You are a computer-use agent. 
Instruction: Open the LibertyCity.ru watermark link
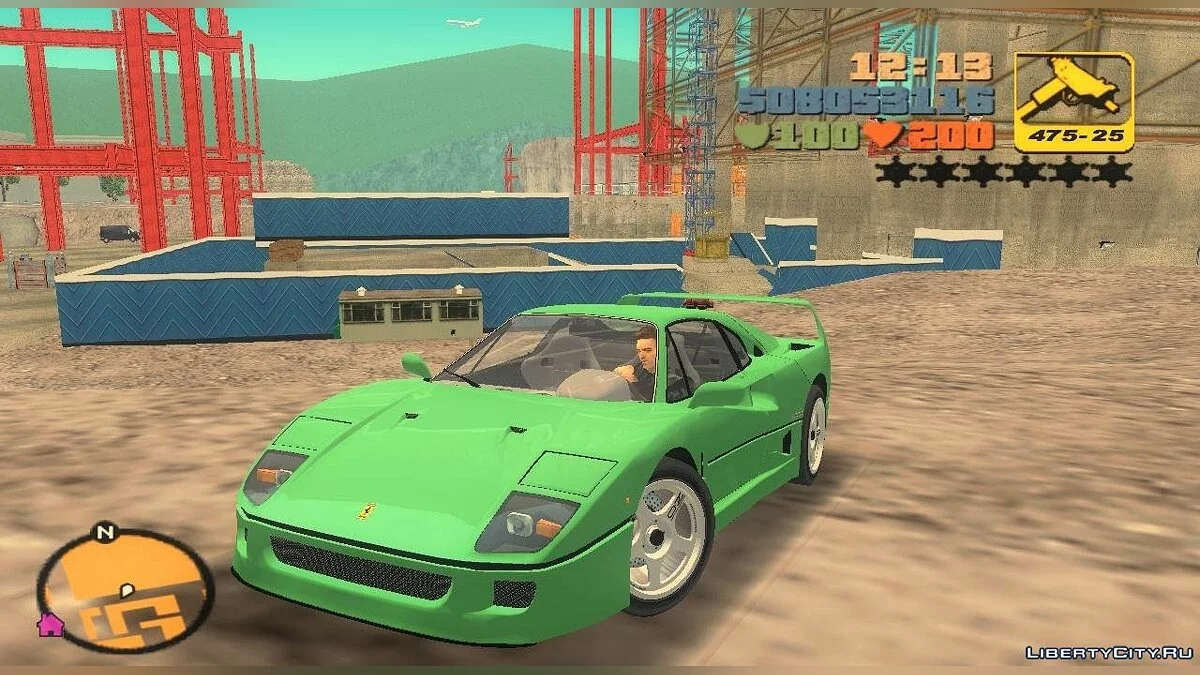[x=1106, y=653]
